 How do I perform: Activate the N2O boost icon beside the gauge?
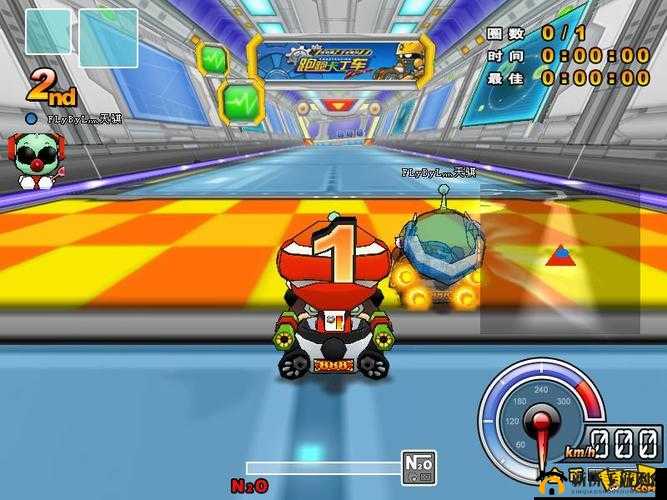[418, 466]
